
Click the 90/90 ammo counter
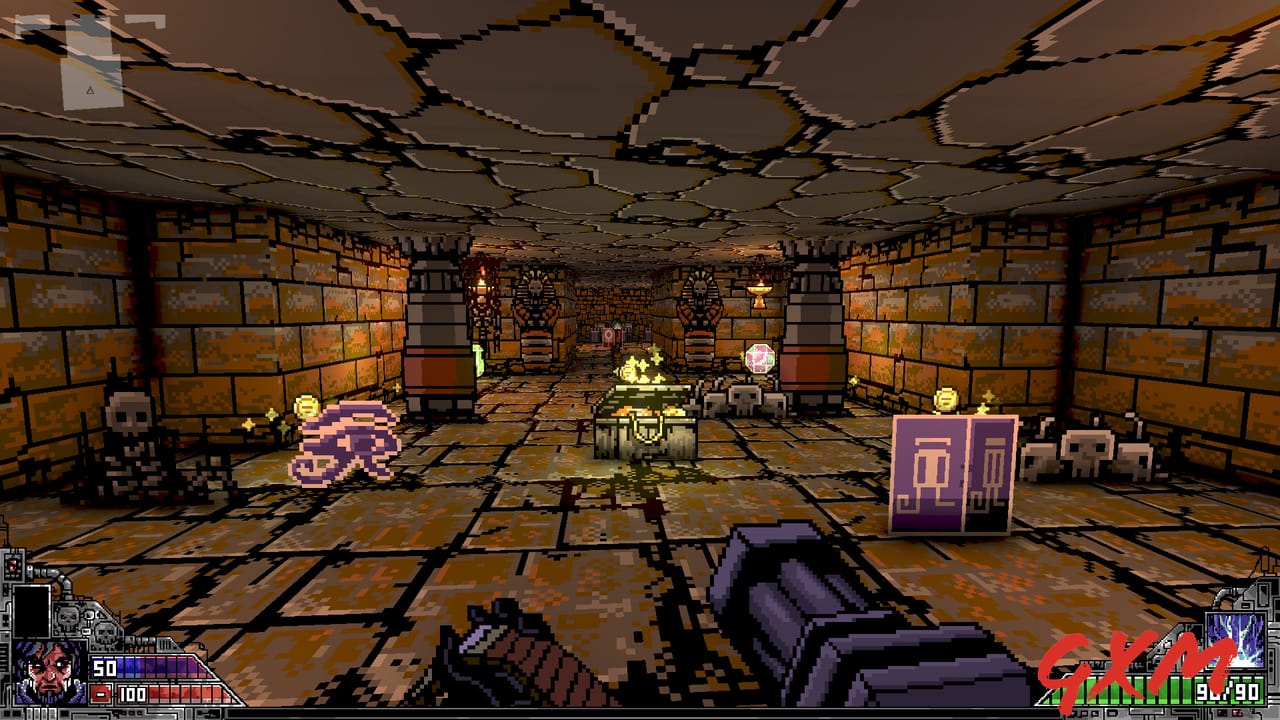click(x=1228, y=690)
